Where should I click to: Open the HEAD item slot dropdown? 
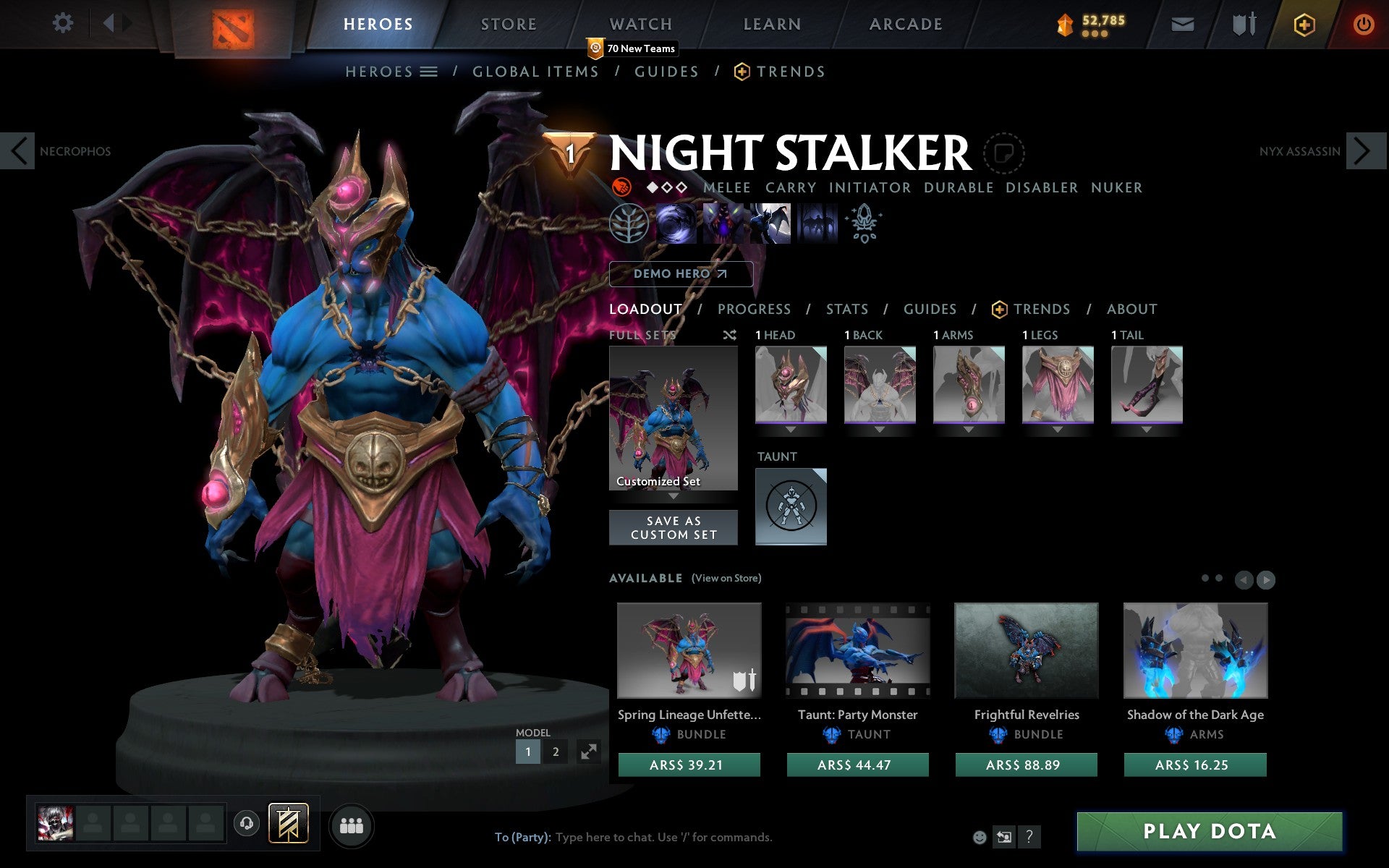click(x=790, y=428)
